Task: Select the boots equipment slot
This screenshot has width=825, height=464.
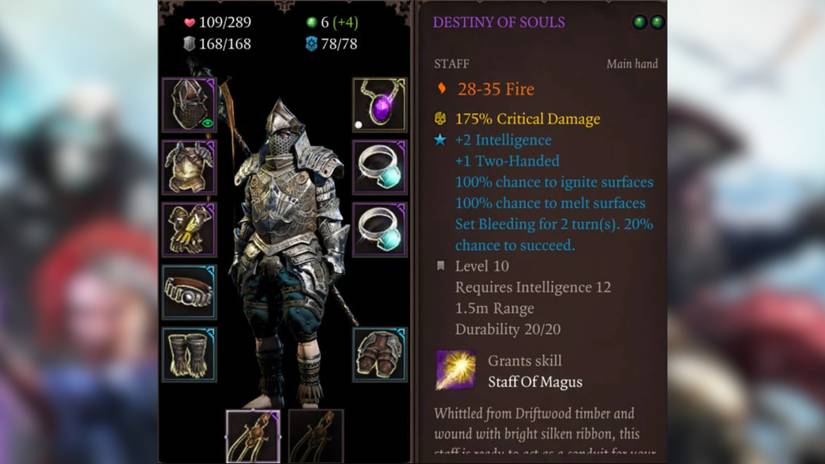Action: click(189, 354)
